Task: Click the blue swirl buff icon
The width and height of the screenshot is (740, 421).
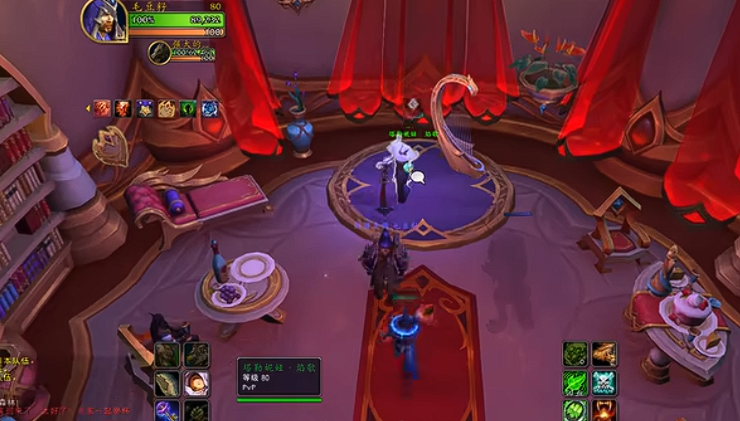Action: 210,109
